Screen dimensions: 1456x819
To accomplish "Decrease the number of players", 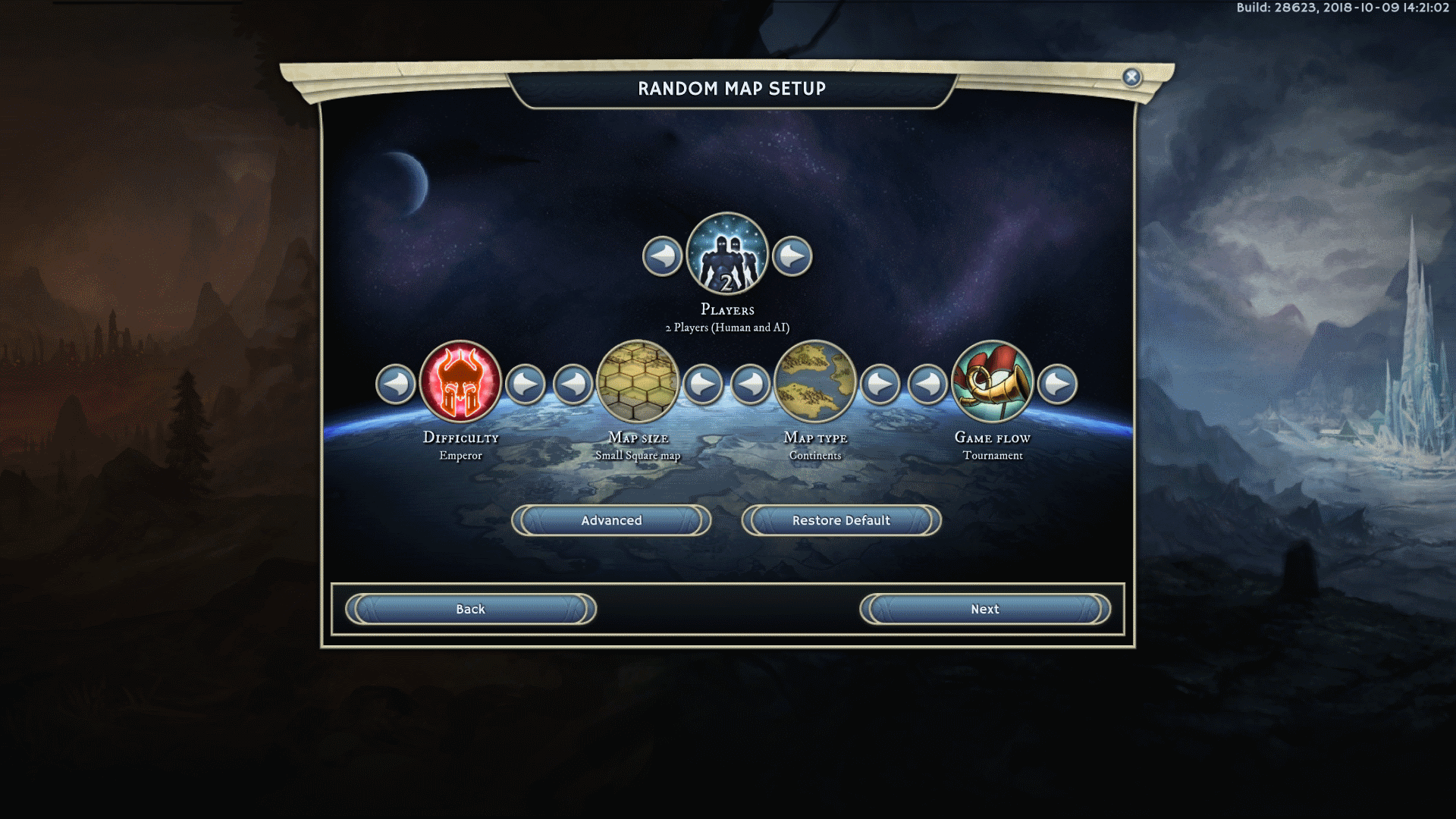I will [662, 256].
